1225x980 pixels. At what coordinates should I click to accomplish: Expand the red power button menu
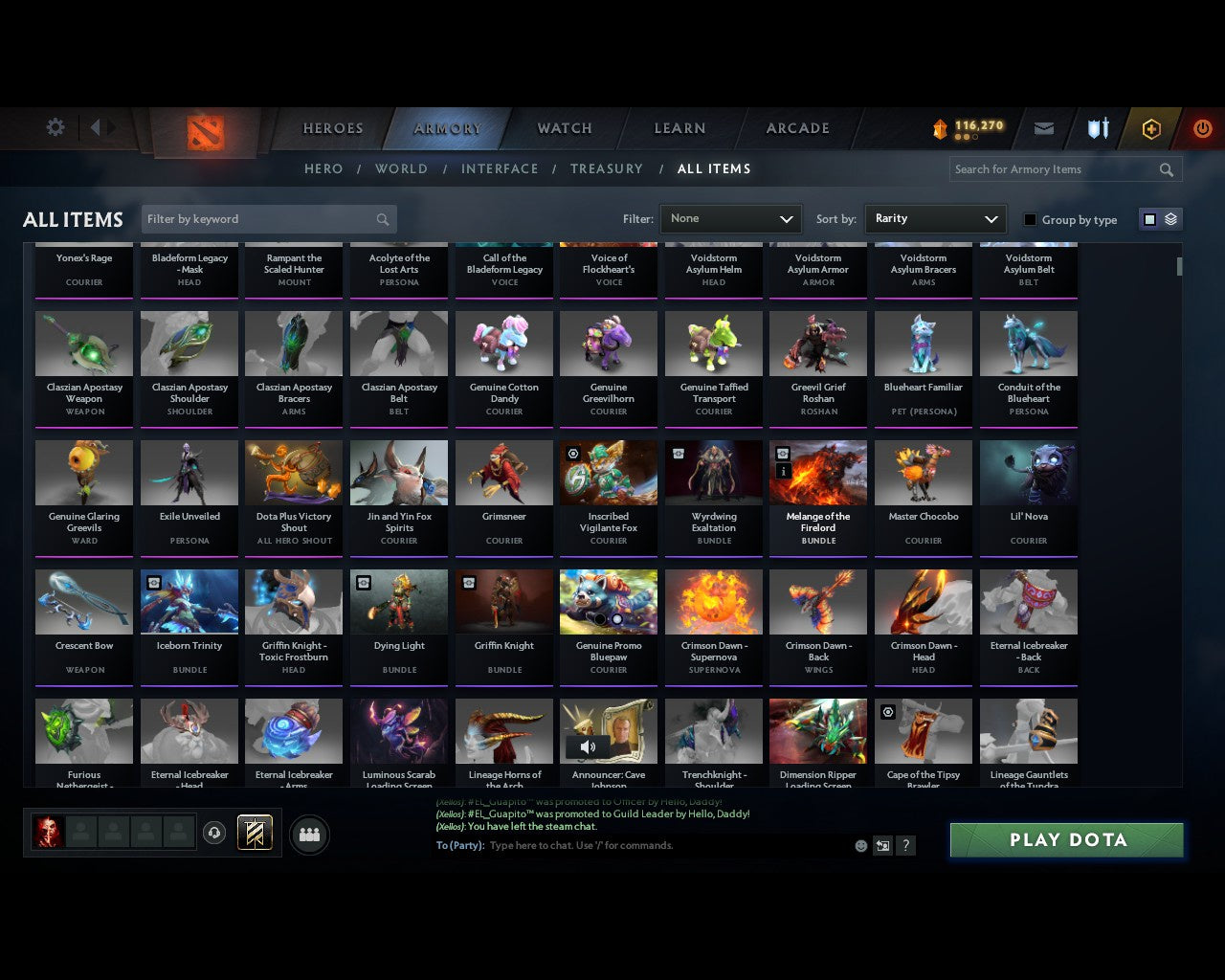(1203, 127)
